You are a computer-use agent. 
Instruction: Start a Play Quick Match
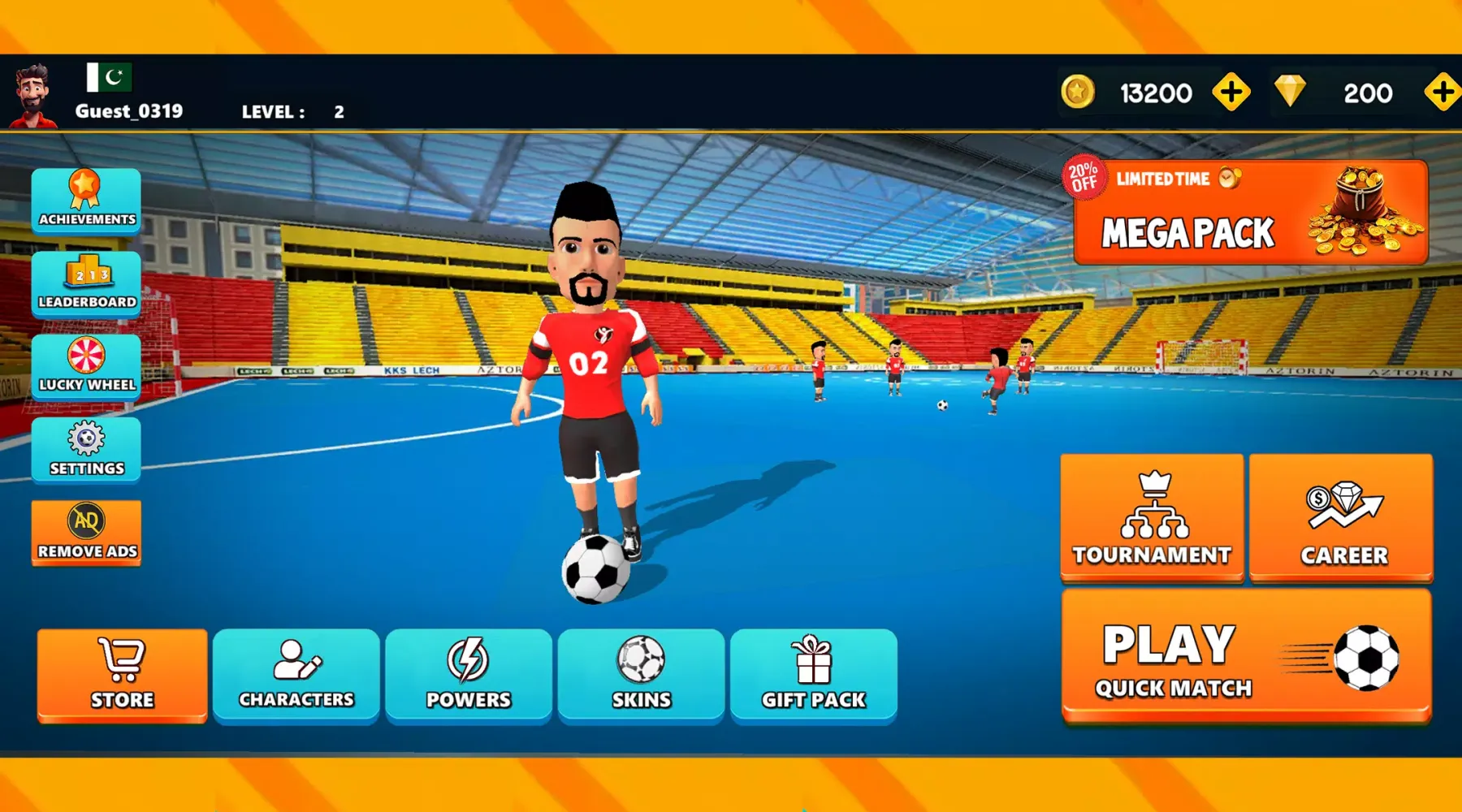click(x=1246, y=656)
